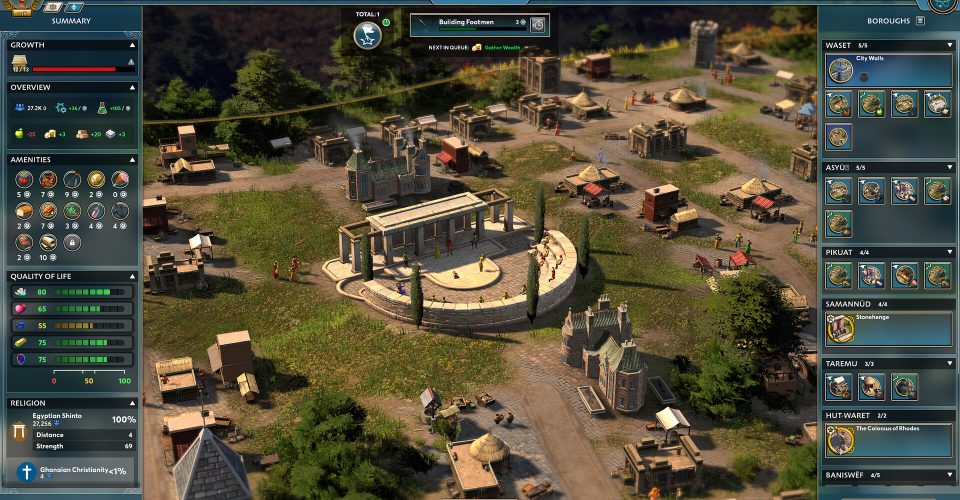960x500 pixels.
Task: Collapse the Overview section header
Action: (132, 87)
